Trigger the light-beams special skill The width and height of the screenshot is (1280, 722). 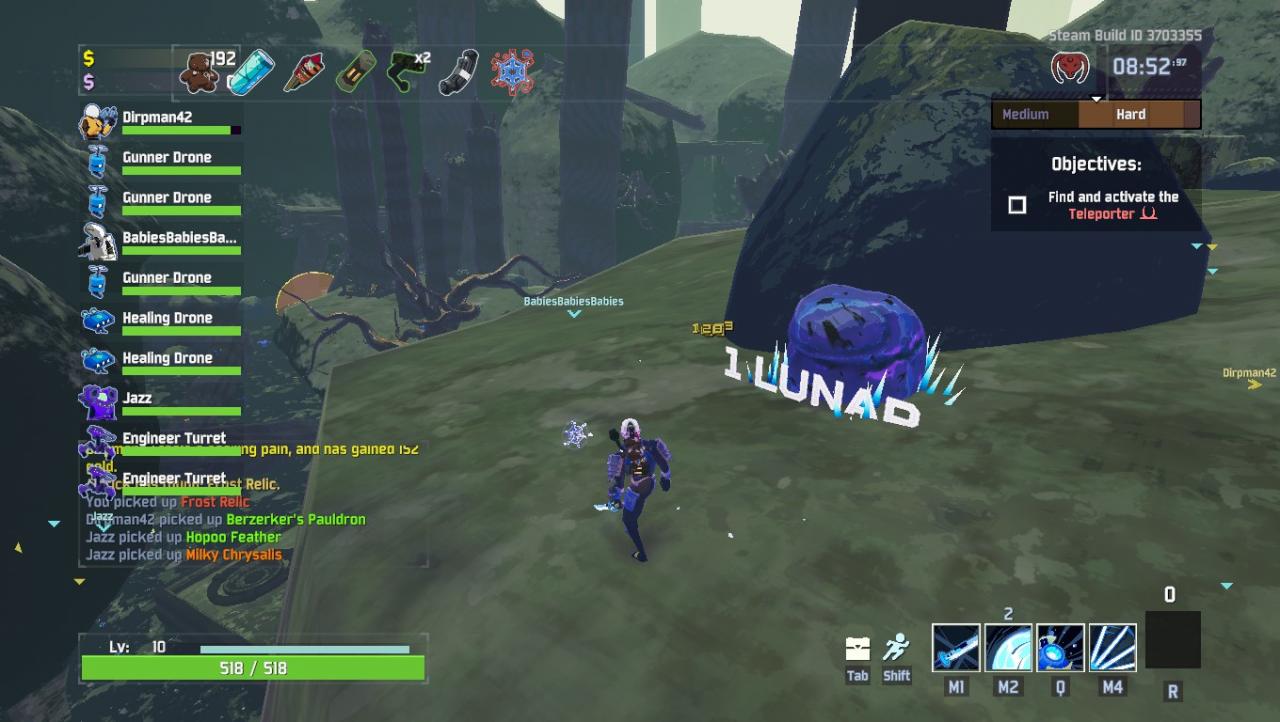(1112, 648)
